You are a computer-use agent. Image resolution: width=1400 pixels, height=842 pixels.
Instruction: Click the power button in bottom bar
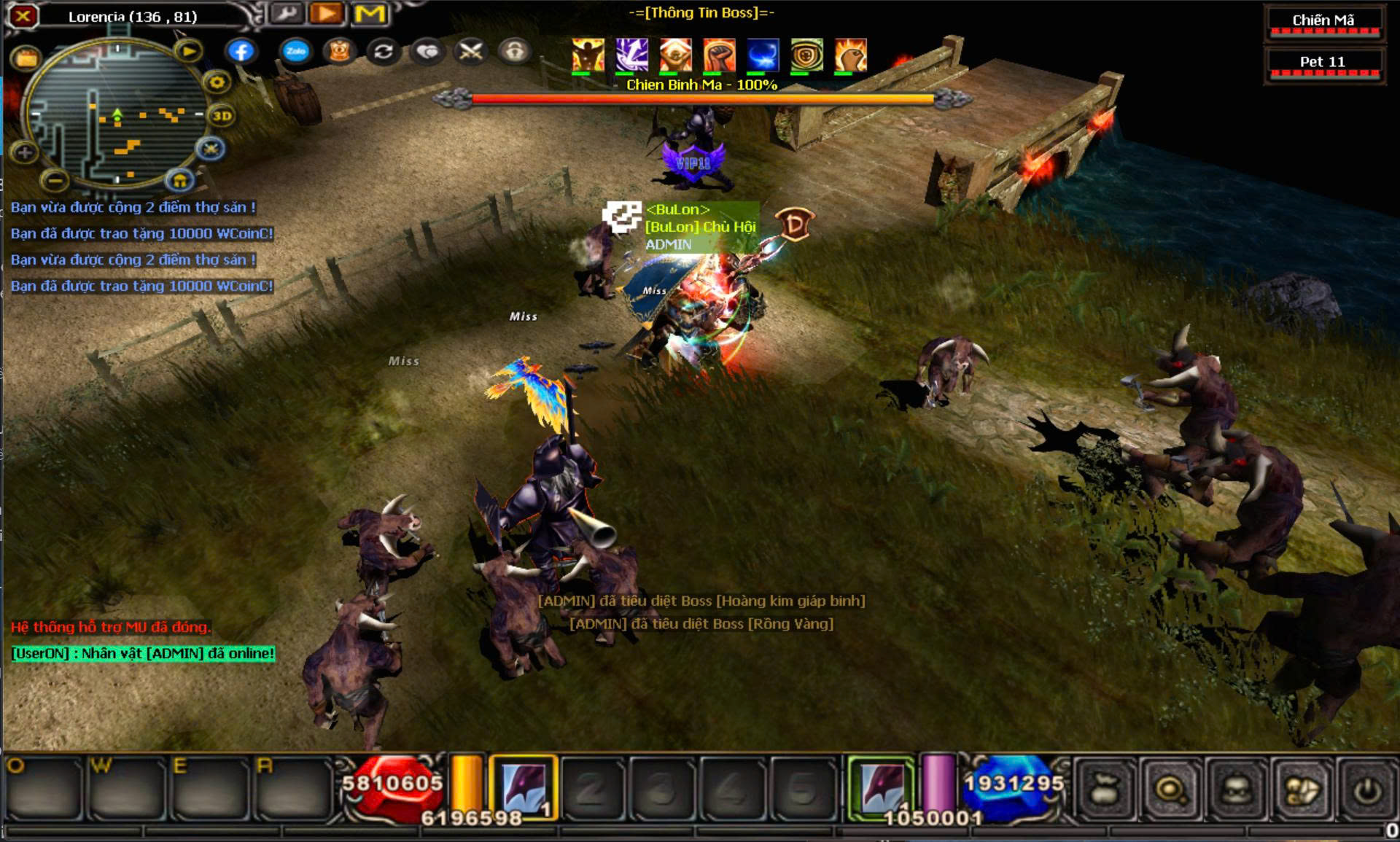(x=1367, y=790)
